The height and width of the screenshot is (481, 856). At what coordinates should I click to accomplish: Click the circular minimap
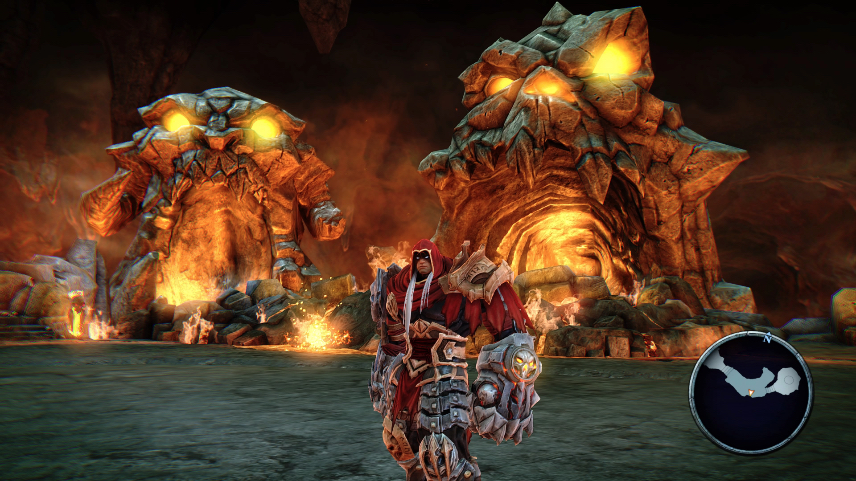[751, 391]
